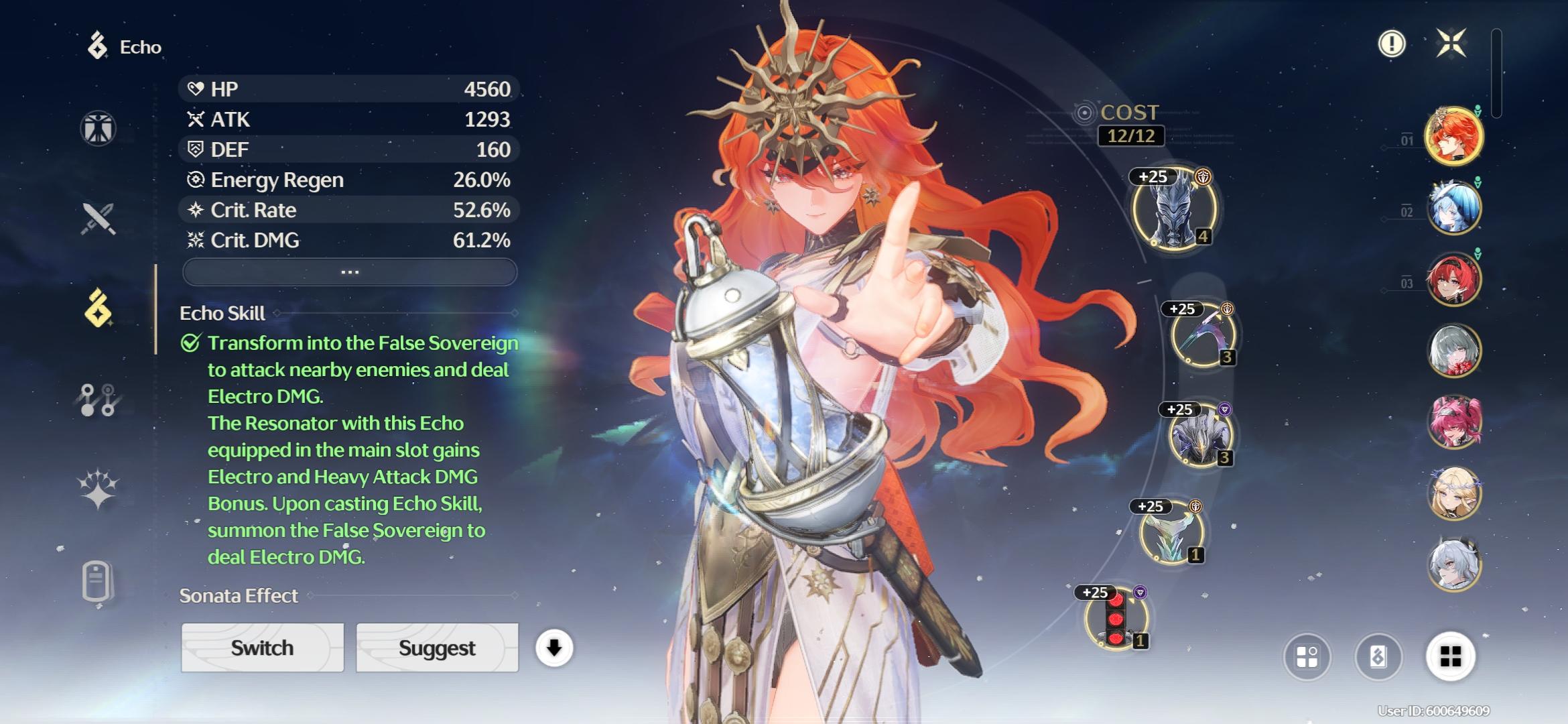This screenshot has width=1568, height=724.
Task: Select the cost 4 main echo slot
Action: 1175,209
